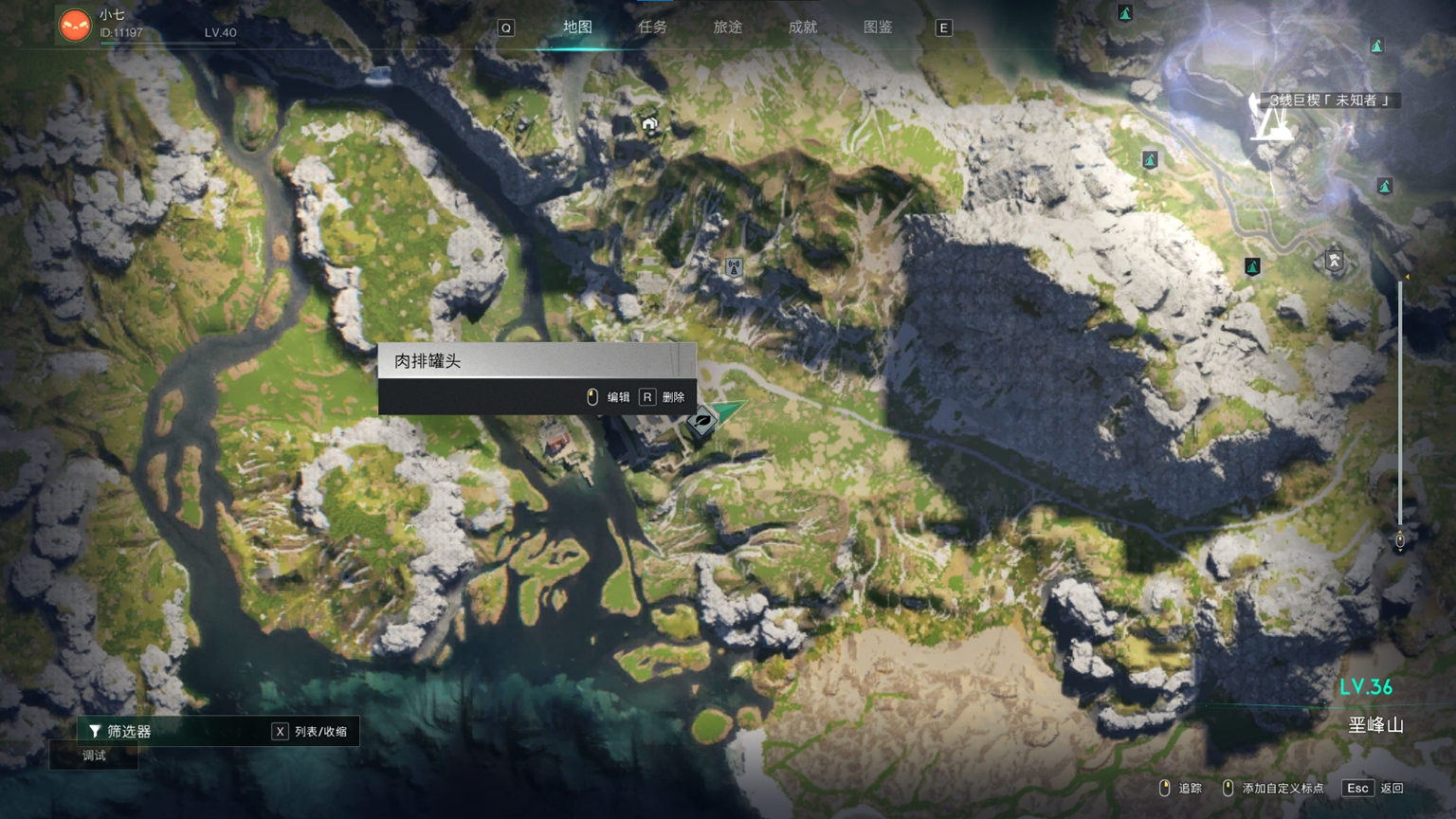
Task: Open the 旅途 tab
Action: point(727,27)
